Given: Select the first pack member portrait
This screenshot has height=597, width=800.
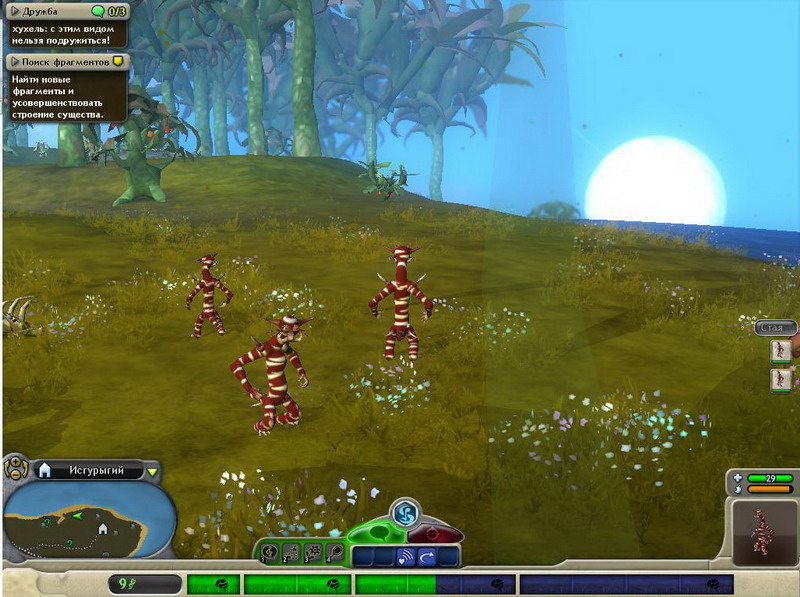Looking at the screenshot, I should 780,351.
